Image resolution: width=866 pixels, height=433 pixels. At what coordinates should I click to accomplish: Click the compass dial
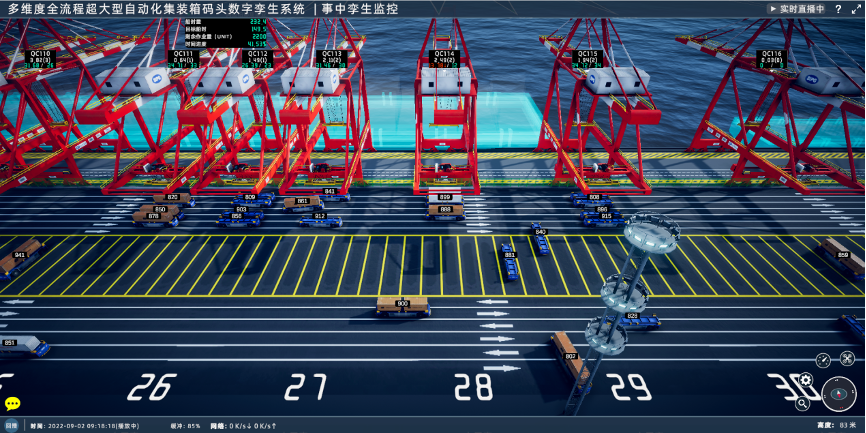pos(838,394)
